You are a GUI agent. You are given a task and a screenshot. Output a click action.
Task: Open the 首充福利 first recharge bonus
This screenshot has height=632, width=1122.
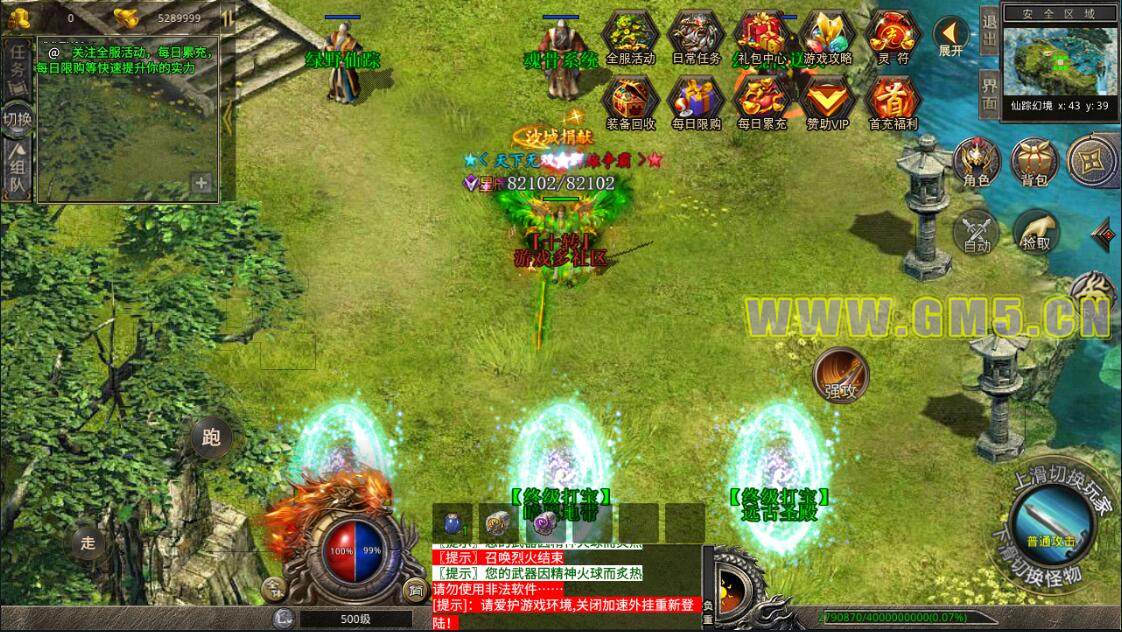pyautogui.click(x=891, y=101)
